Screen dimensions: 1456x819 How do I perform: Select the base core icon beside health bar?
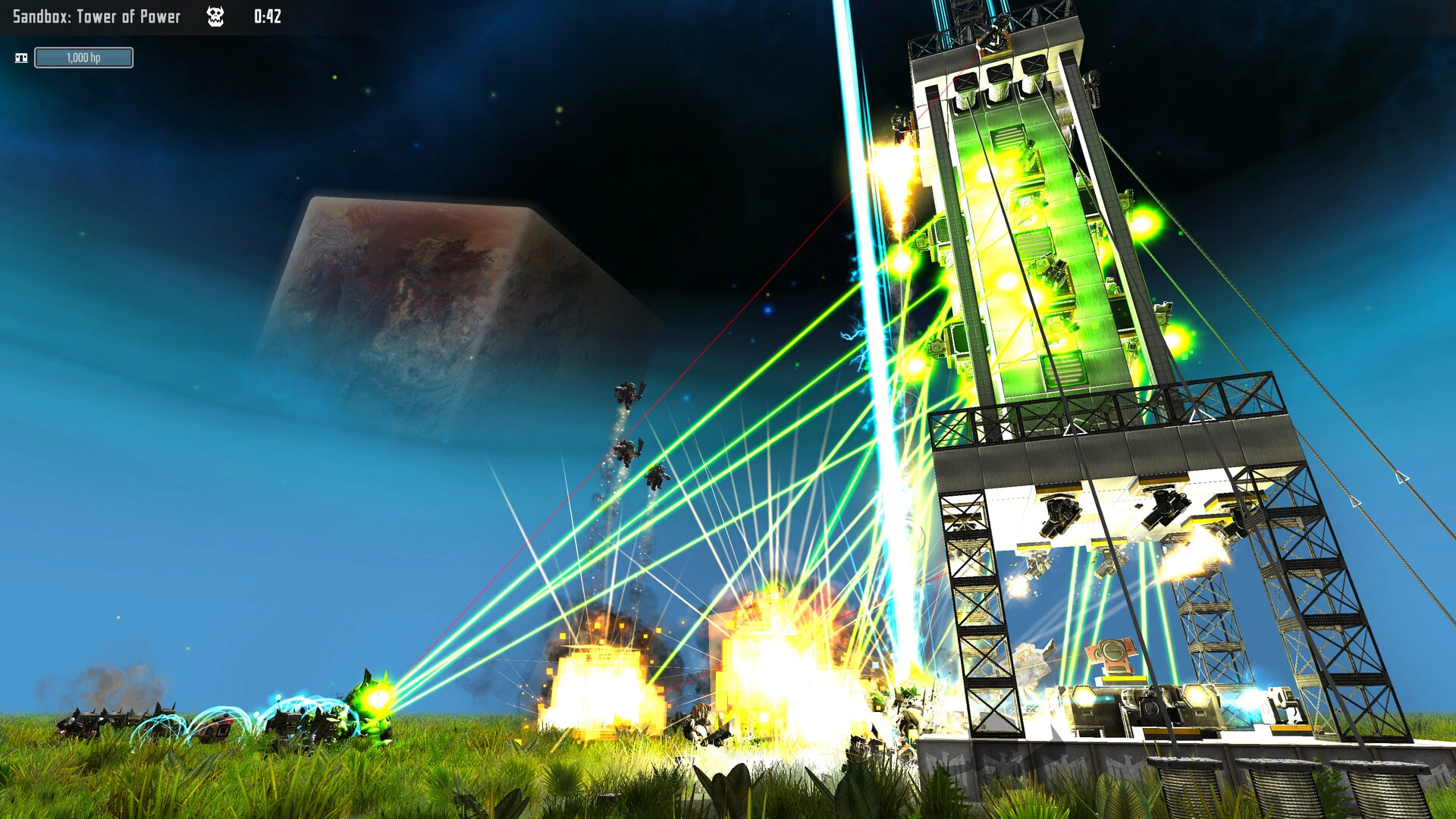tap(21, 58)
